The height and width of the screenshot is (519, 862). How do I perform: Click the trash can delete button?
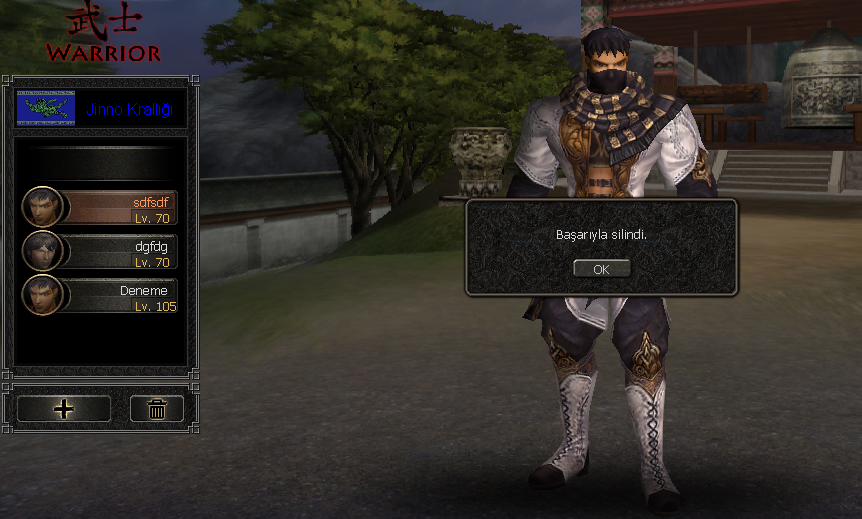157,408
